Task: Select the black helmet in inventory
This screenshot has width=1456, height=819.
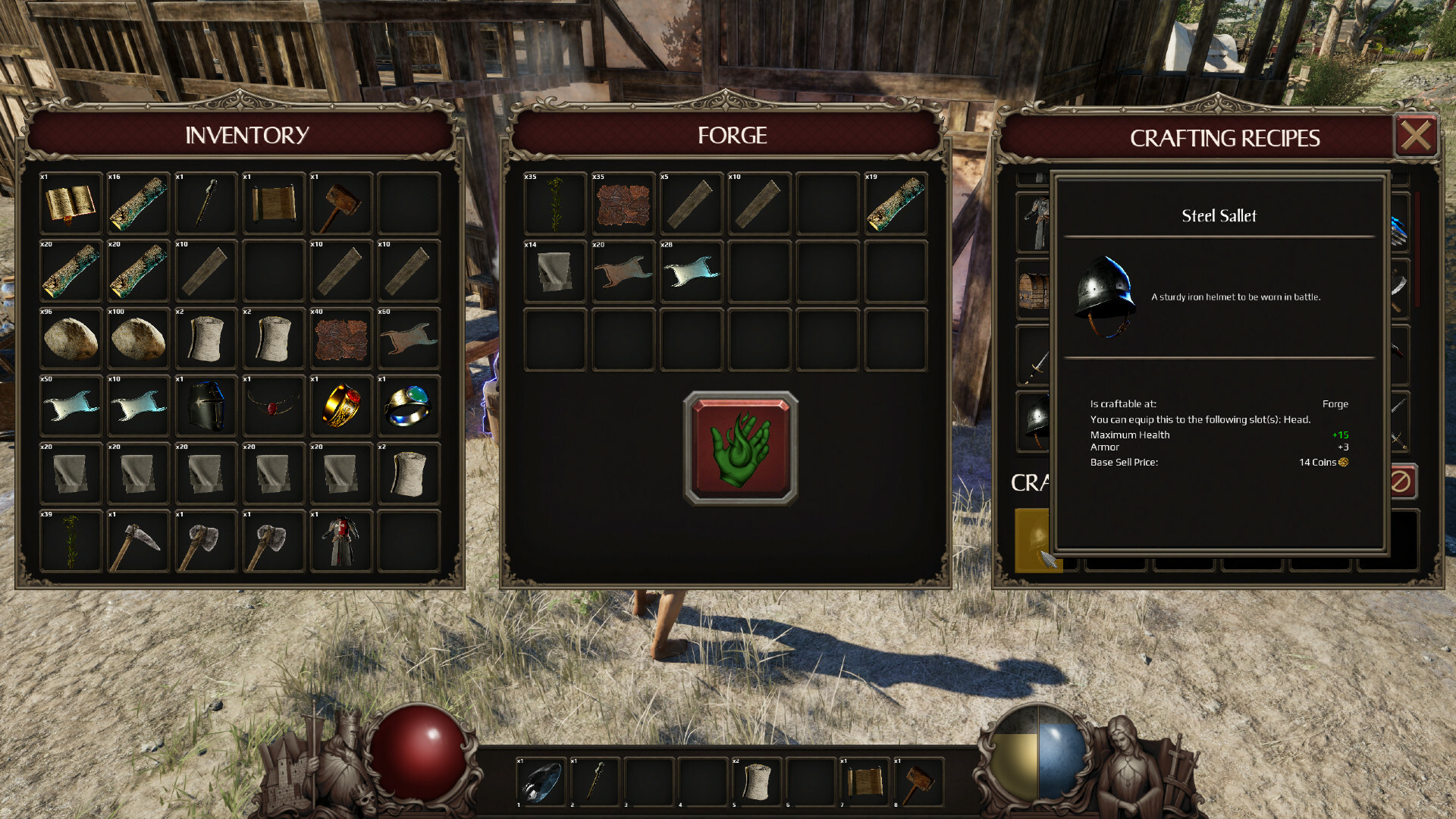Action: (206, 406)
